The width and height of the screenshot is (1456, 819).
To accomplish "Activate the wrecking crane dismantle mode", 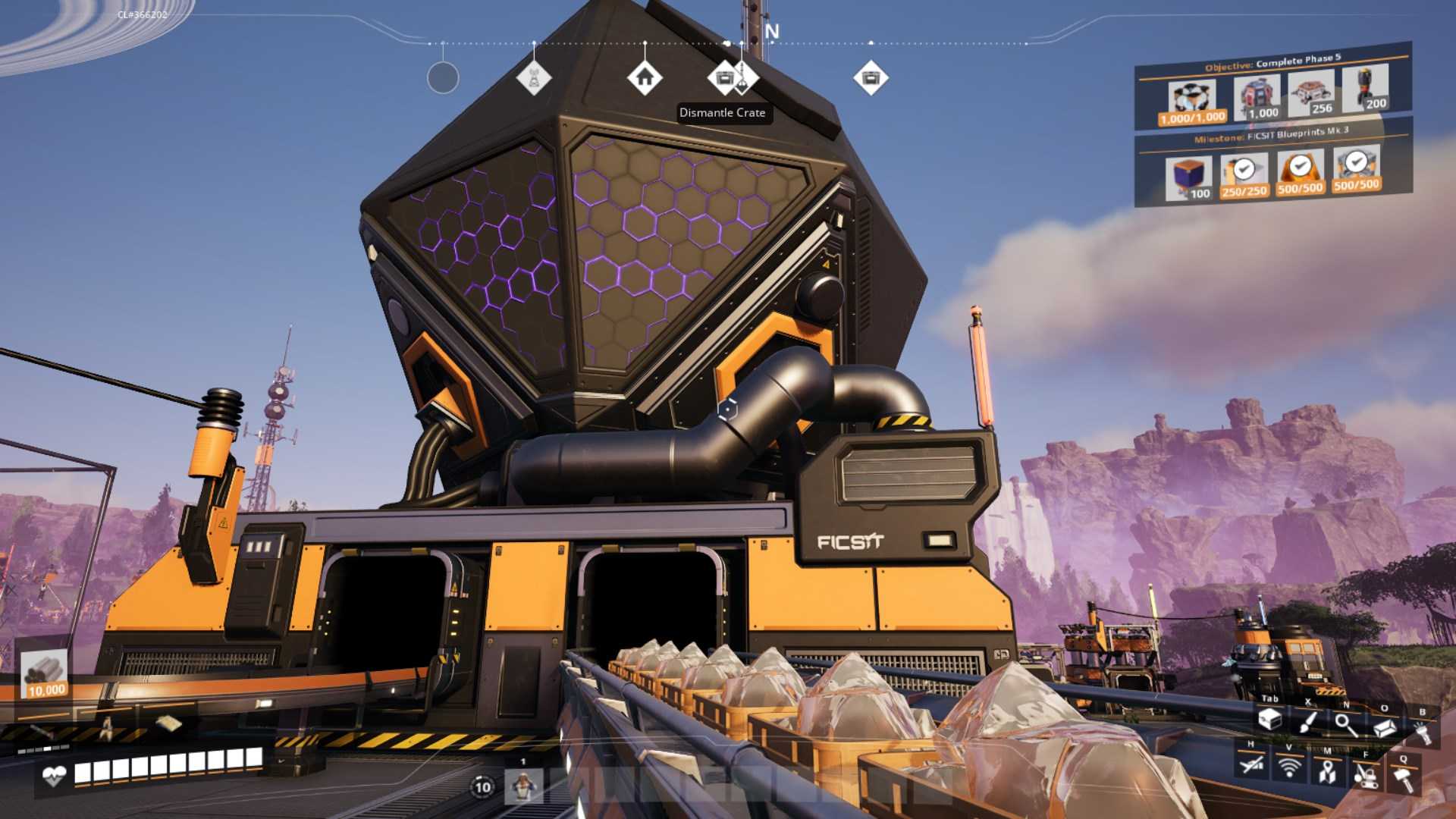I will [1366, 776].
